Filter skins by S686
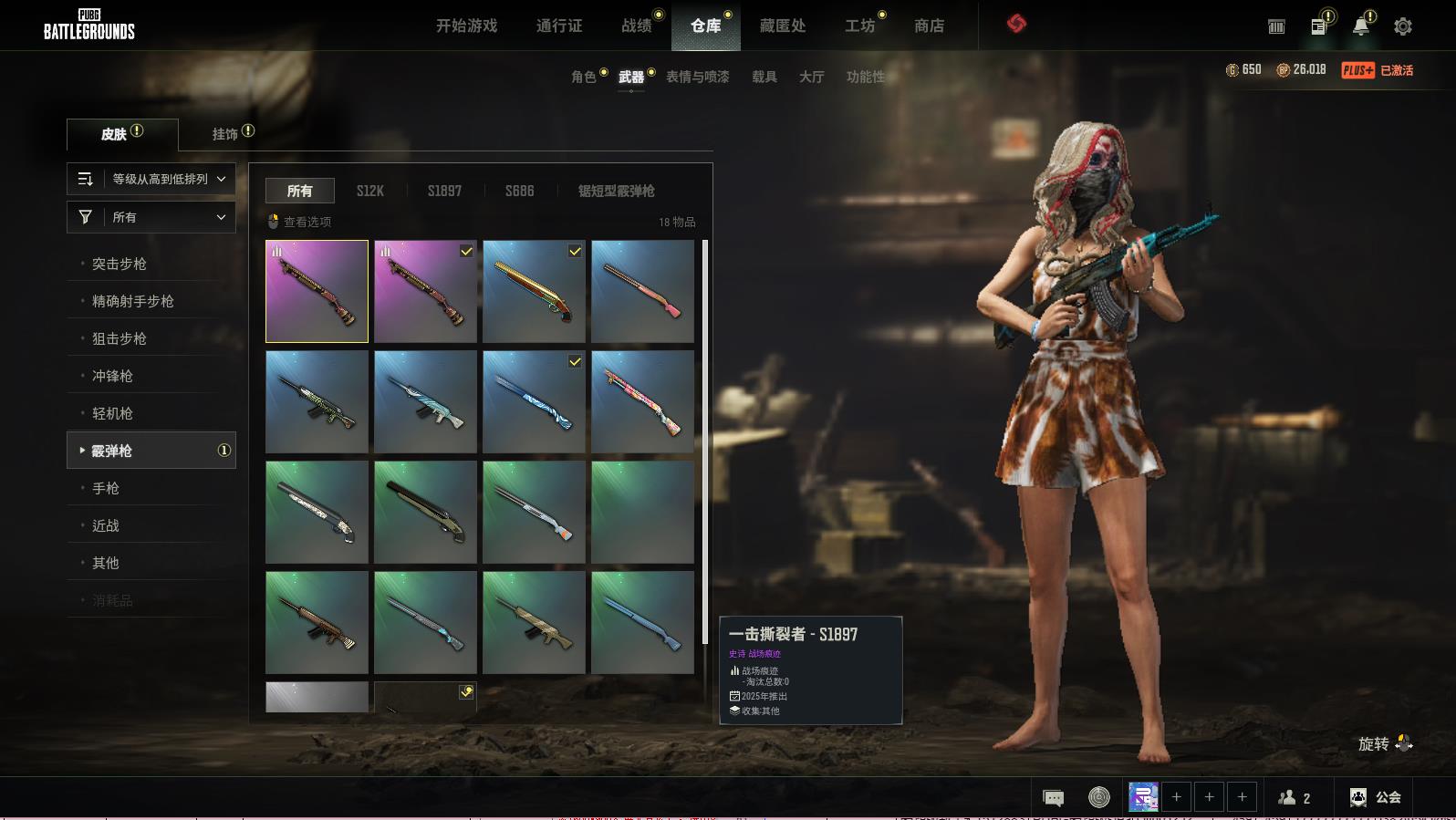Viewport: 1456px width, 820px height. click(519, 191)
